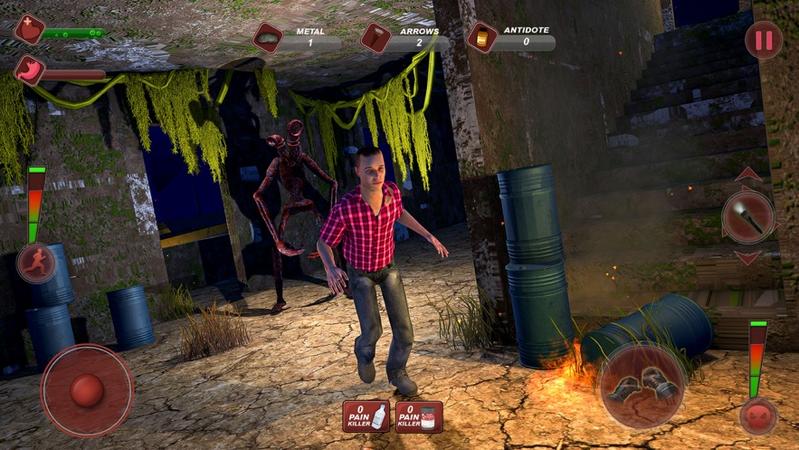The height and width of the screenshot is (450, 799).
Task: Tap the footsteps action button
Action: [641, 386]
